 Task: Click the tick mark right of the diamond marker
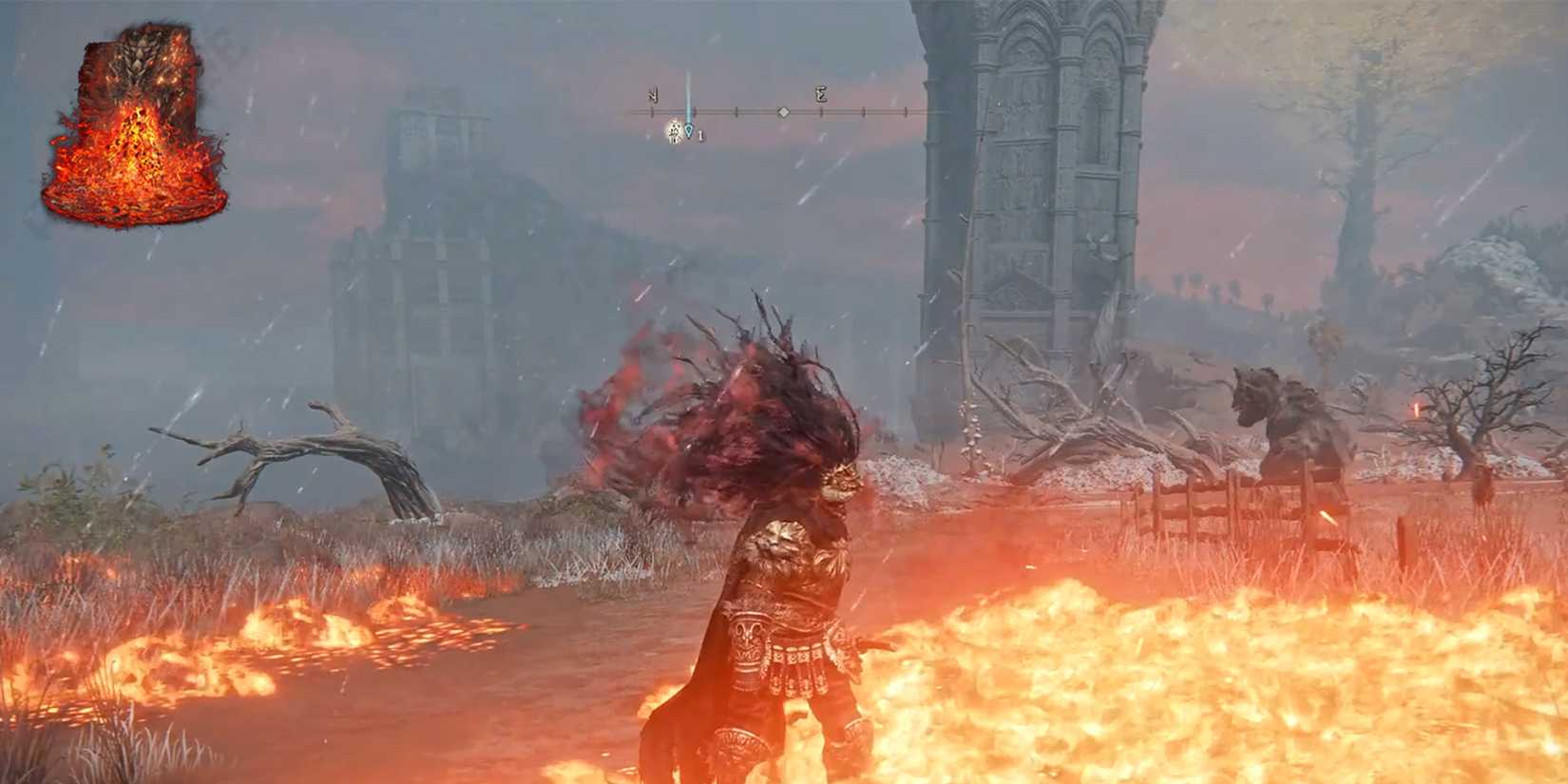click(822, 112)
